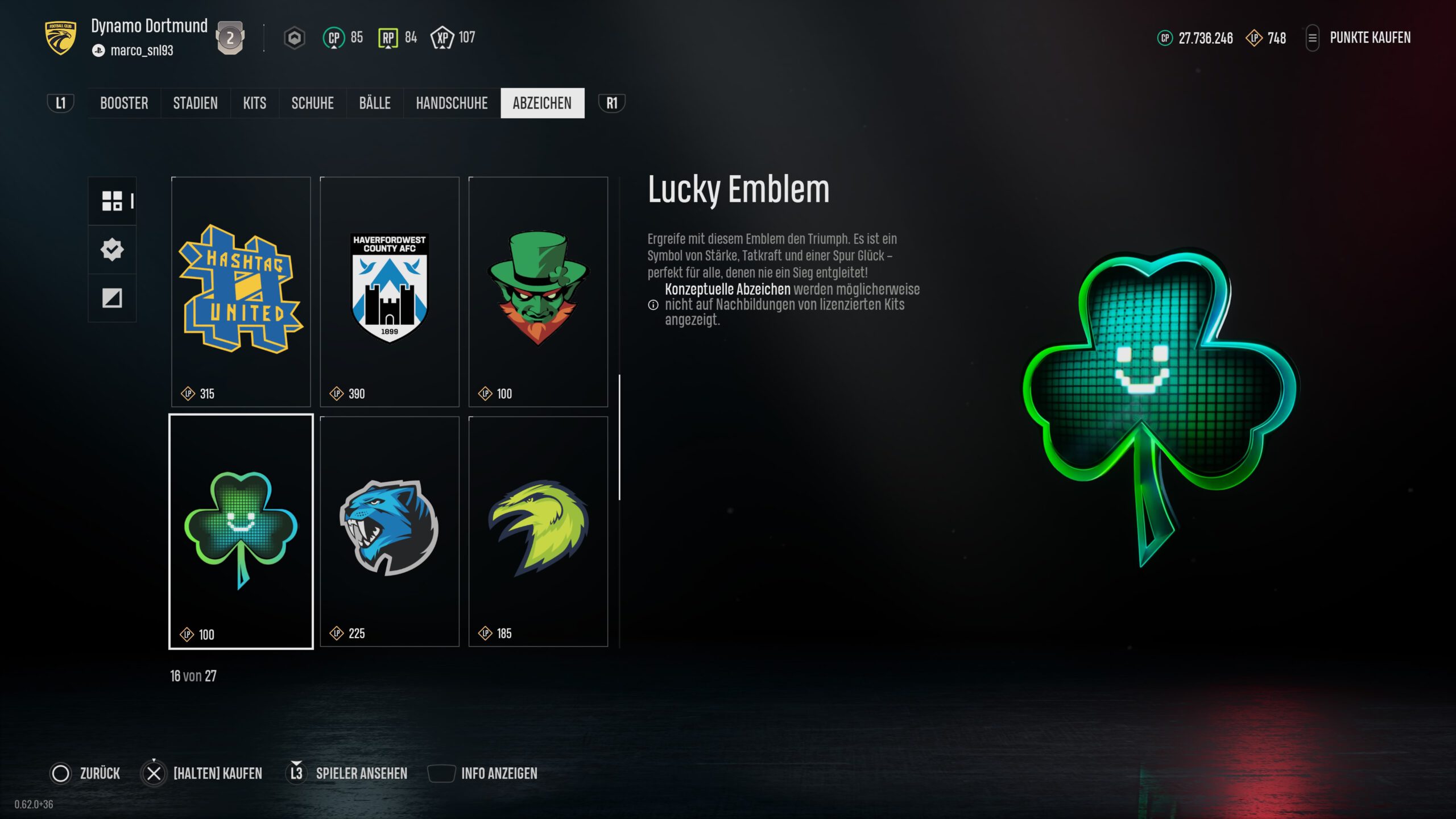
Task: Select the yellow eagle emblem card
Action: 538,531
